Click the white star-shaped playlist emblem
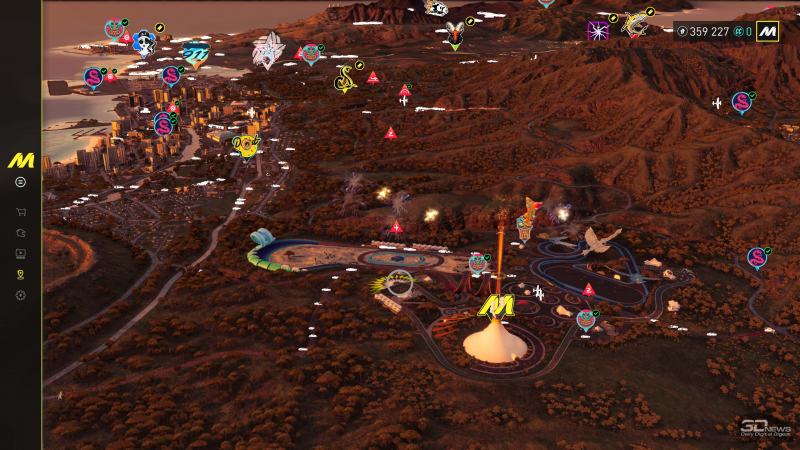Screen dimensions: 800x450 tap(268, 50)
